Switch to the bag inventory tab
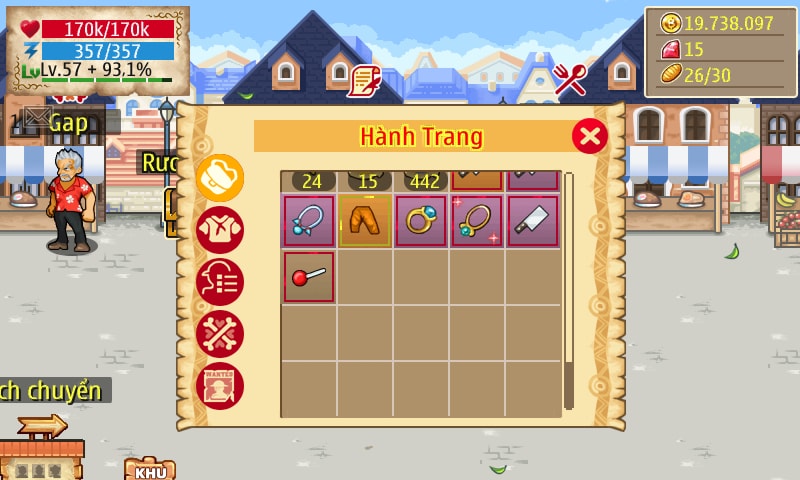 [x=219, y=178]
